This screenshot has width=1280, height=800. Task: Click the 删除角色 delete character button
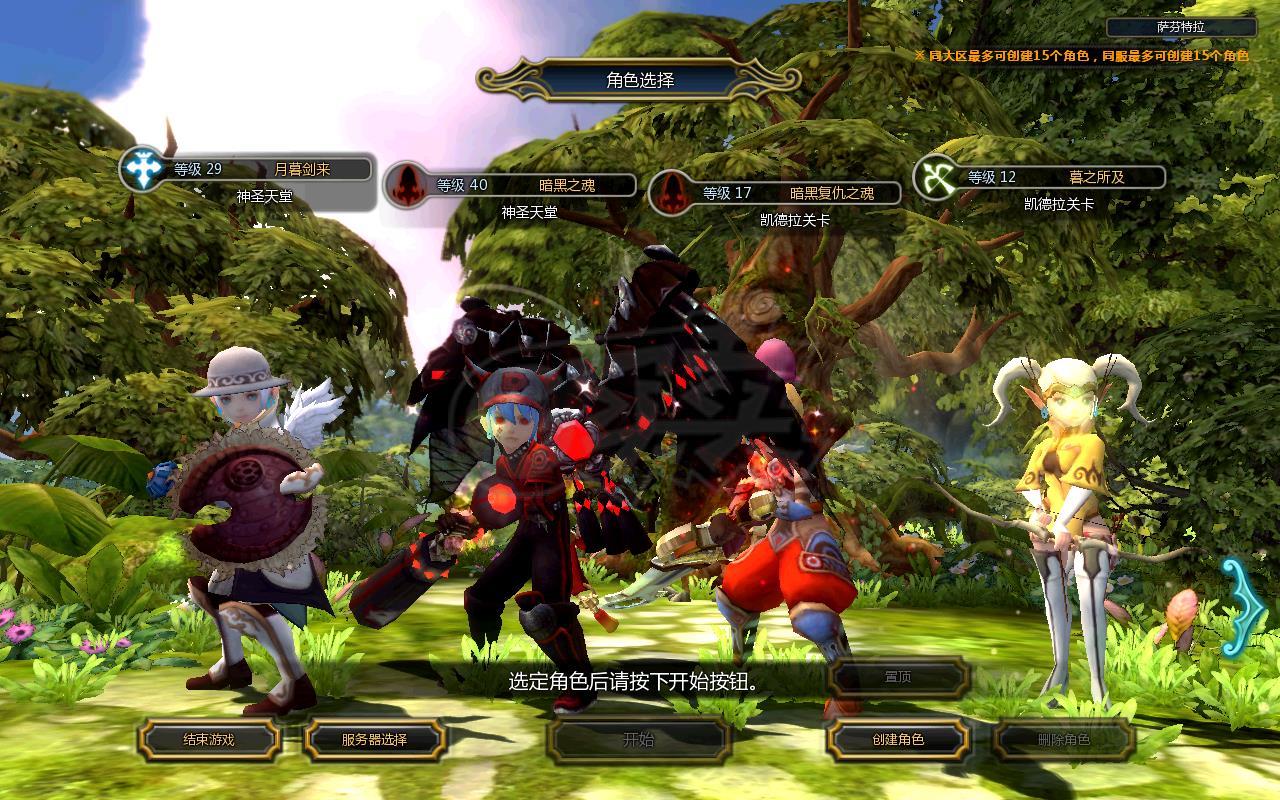[x=1064, y=740]
